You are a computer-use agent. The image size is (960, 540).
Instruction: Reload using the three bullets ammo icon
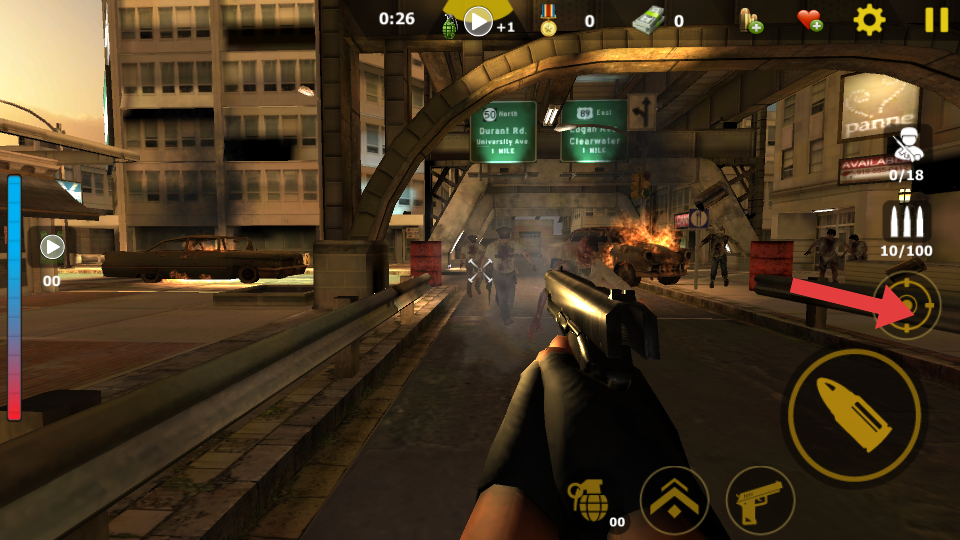906,222
